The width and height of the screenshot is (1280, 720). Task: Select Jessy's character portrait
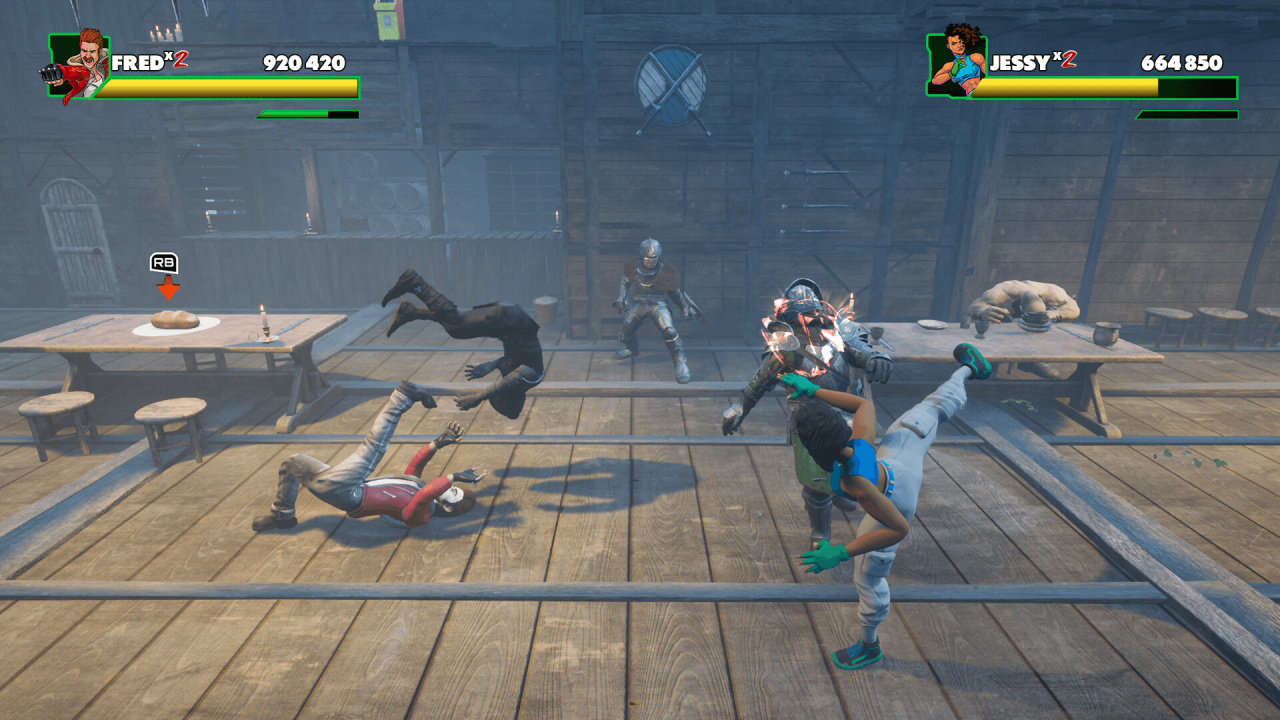pyautogui.click(x=957, y=64)
